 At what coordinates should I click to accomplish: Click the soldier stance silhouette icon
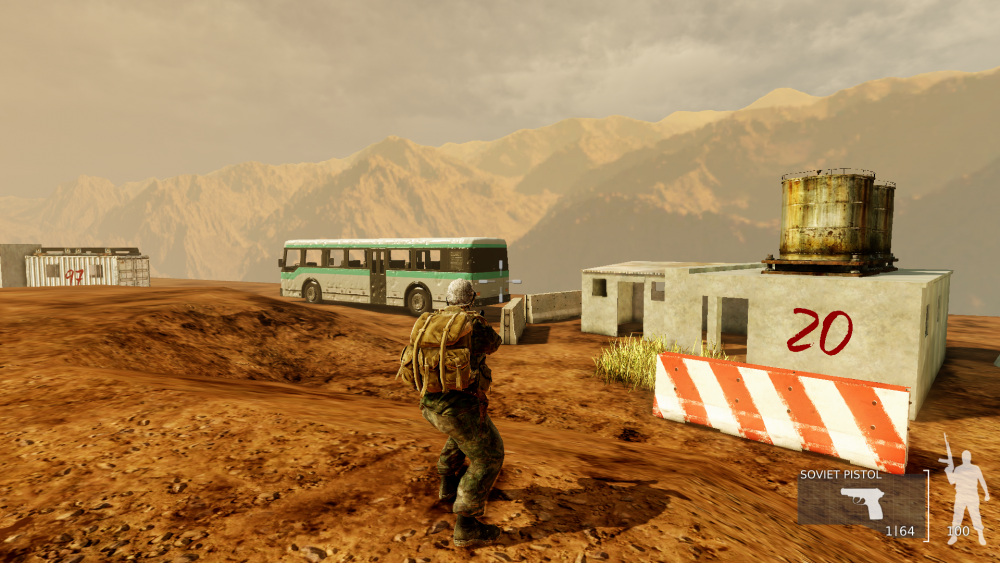[964, 487]
